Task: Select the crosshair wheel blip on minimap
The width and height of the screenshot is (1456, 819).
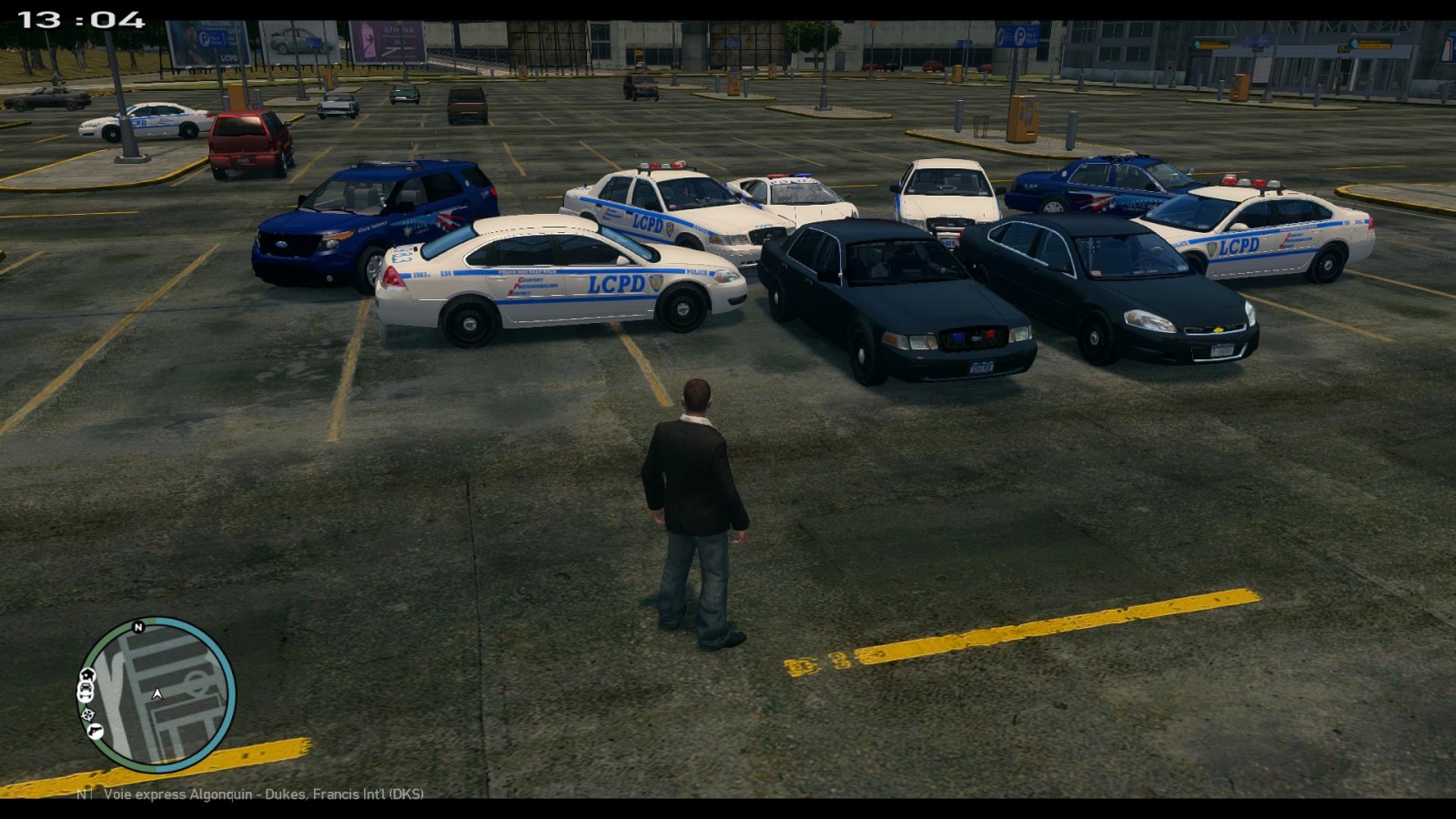Action: click(x=87, y=714)
